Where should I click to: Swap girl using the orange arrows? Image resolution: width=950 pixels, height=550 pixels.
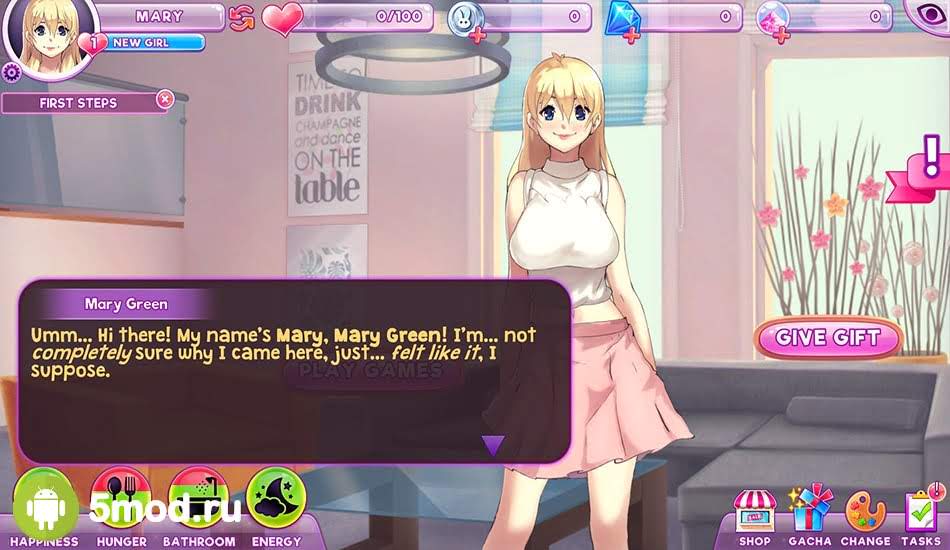click(x=241, y=18)
